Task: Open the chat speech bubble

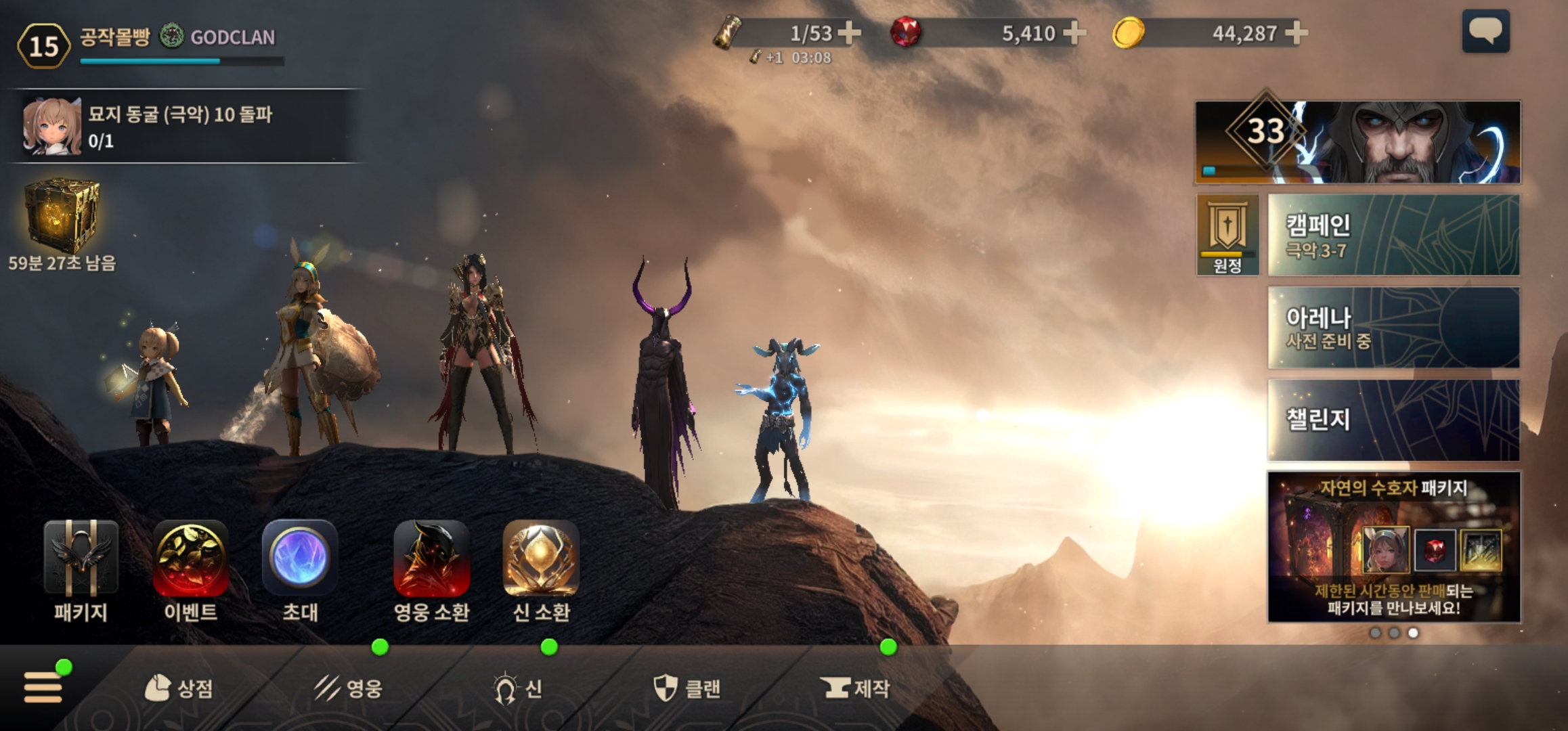Action: point(1485,31)
